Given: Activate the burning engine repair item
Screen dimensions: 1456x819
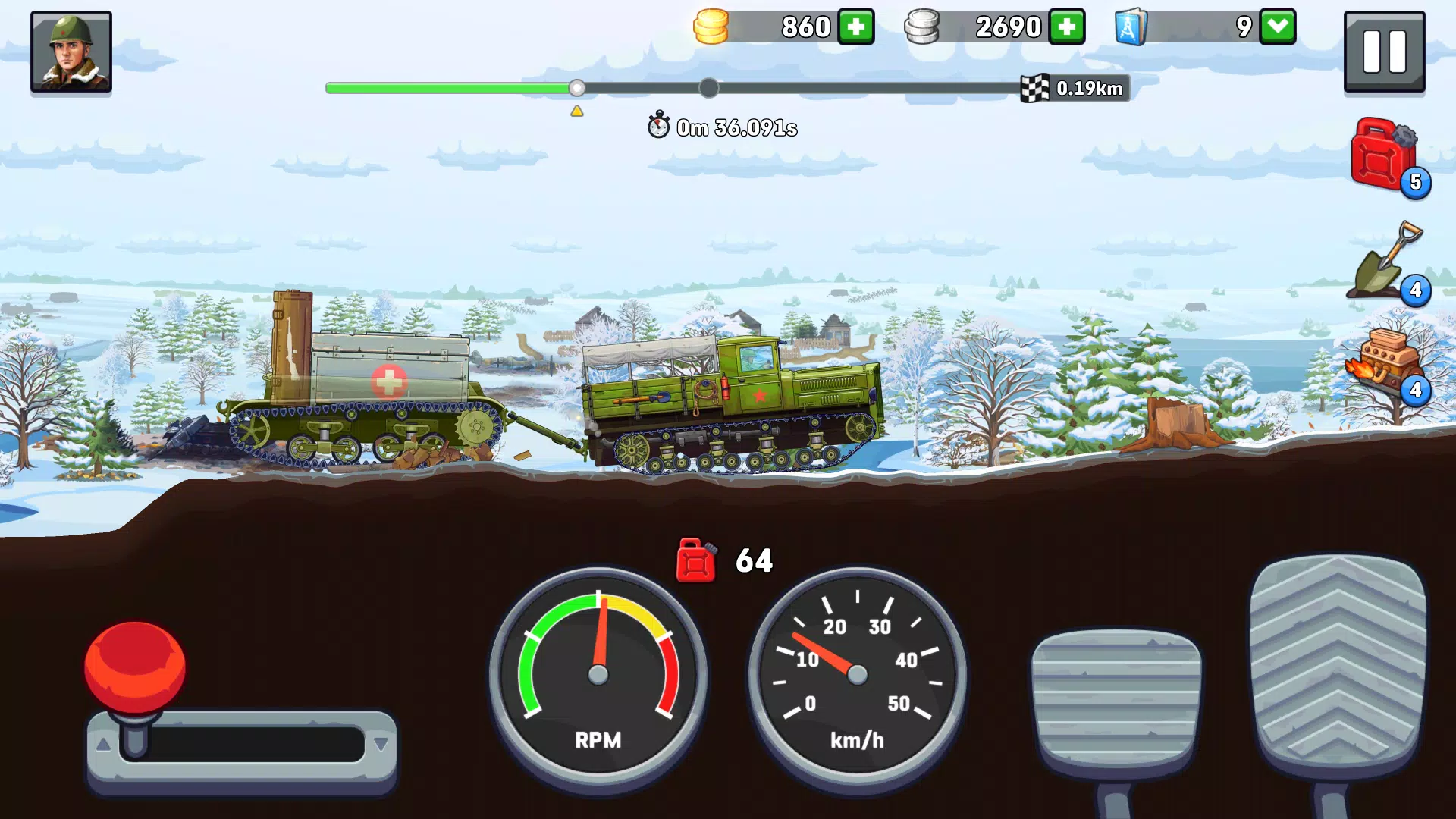Looking at the screenshot, I should [1385, 364].
